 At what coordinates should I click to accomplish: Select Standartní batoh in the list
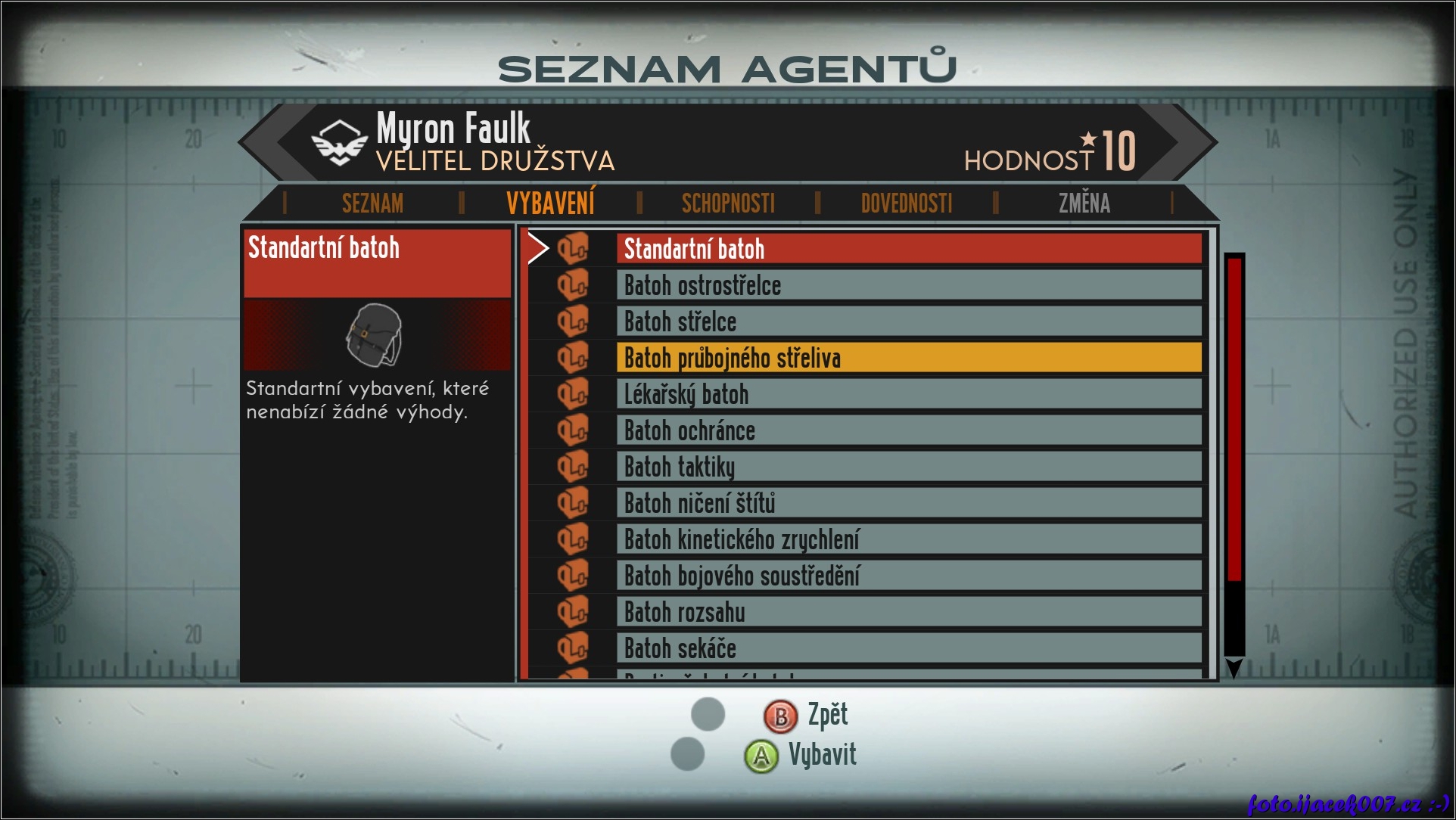(908, 249)
